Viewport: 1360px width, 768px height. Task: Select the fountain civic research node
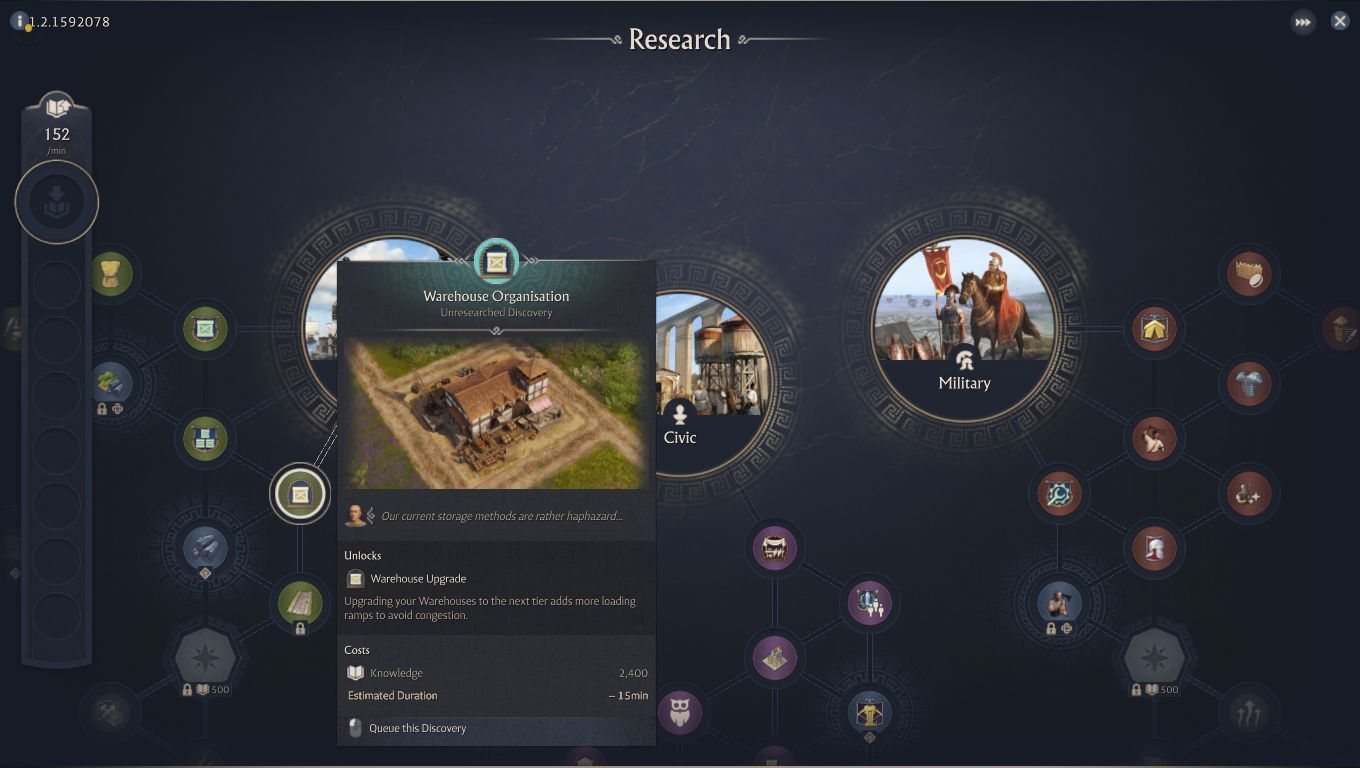869,603
